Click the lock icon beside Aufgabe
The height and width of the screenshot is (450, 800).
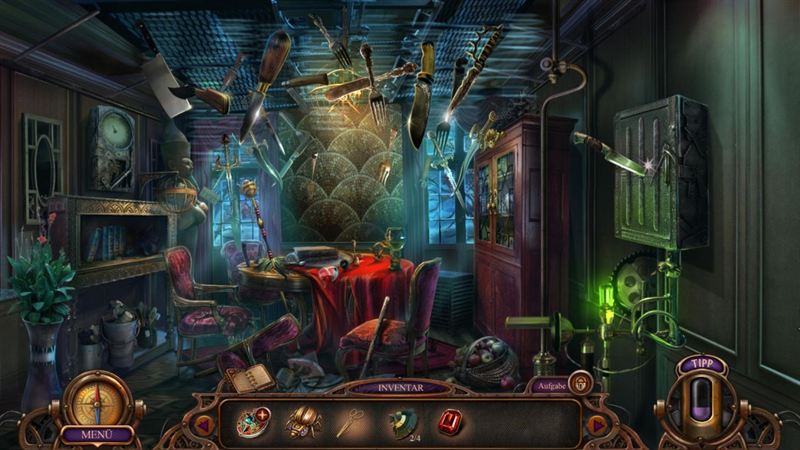(579, 382)
